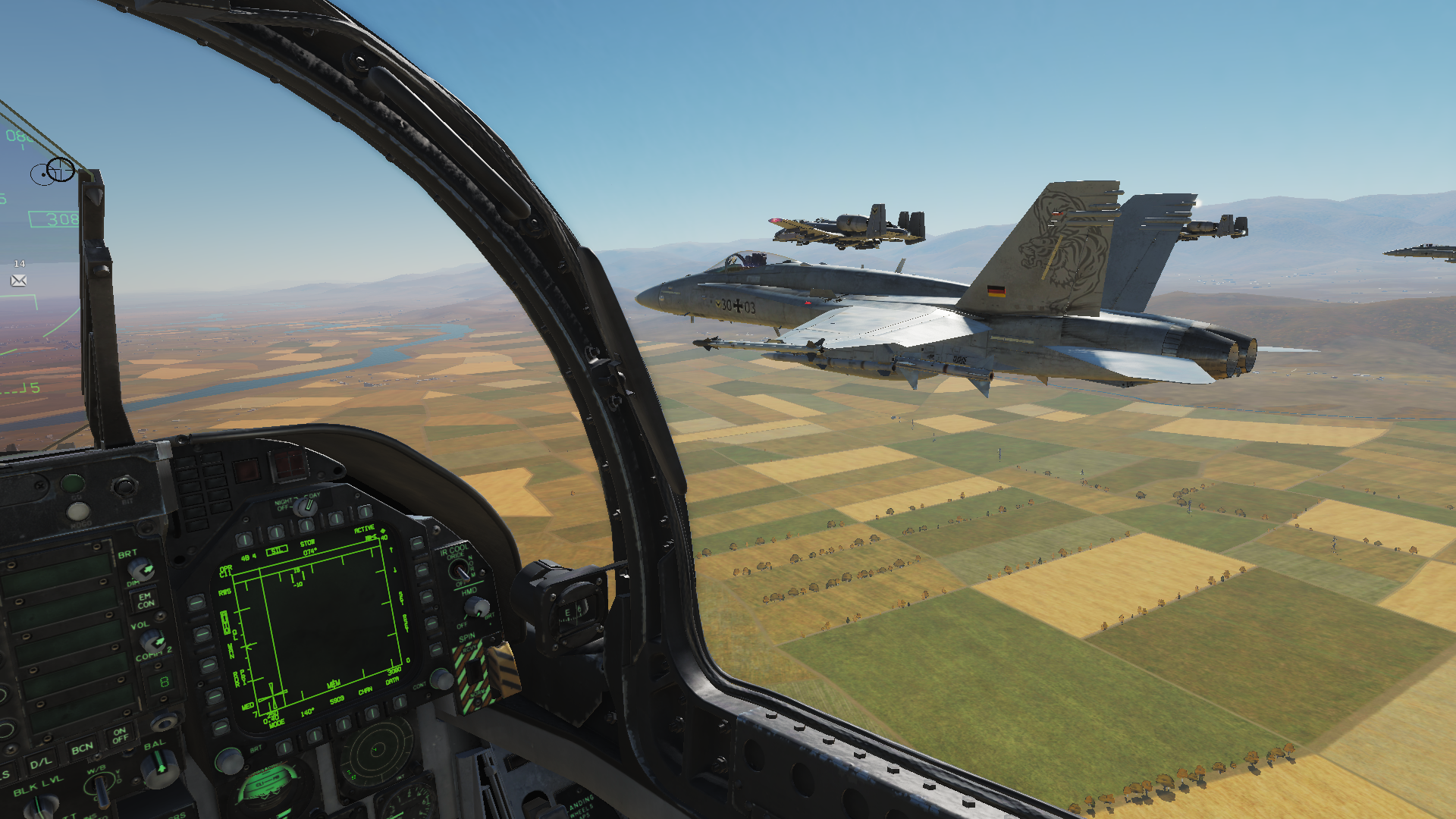The image size is (1456, 819).
Task: Click the ON/OFF button beside BCN
Action: pyautogui.click(x=120, y=735)
